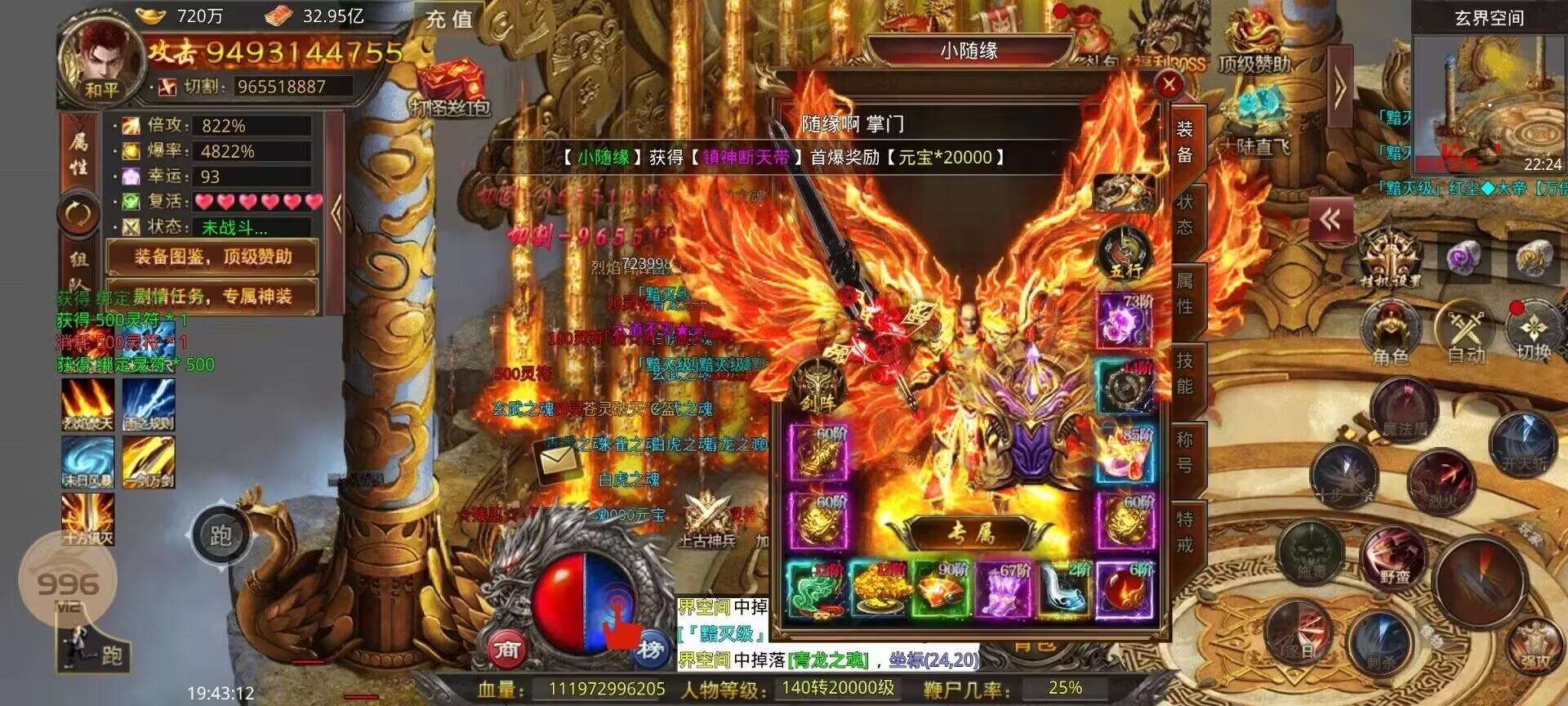Close the 小随缘 character panel

[1169, 83]
